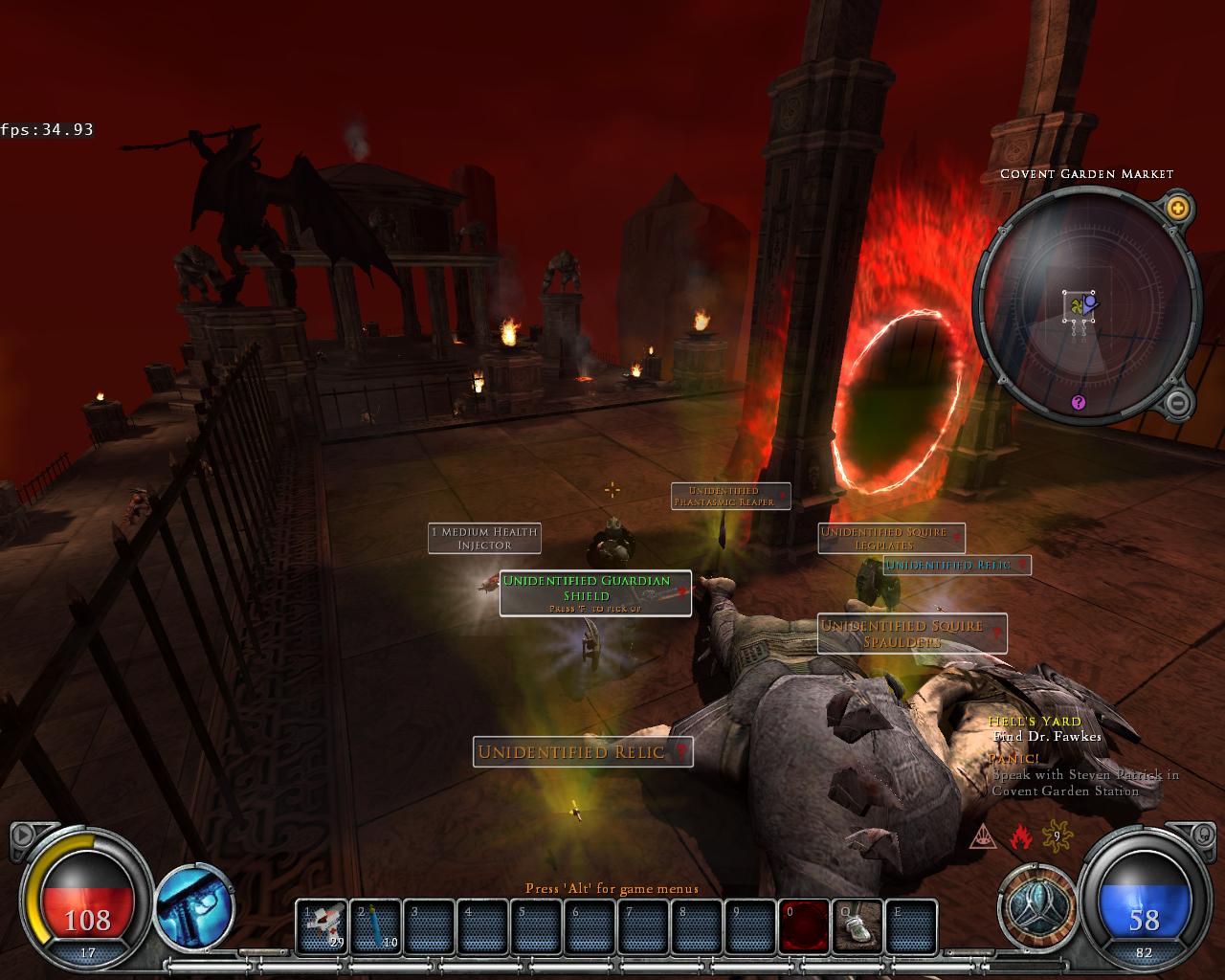
Task: Open the Covent Garden Market minimap
Action: (x=1085, y=304)
